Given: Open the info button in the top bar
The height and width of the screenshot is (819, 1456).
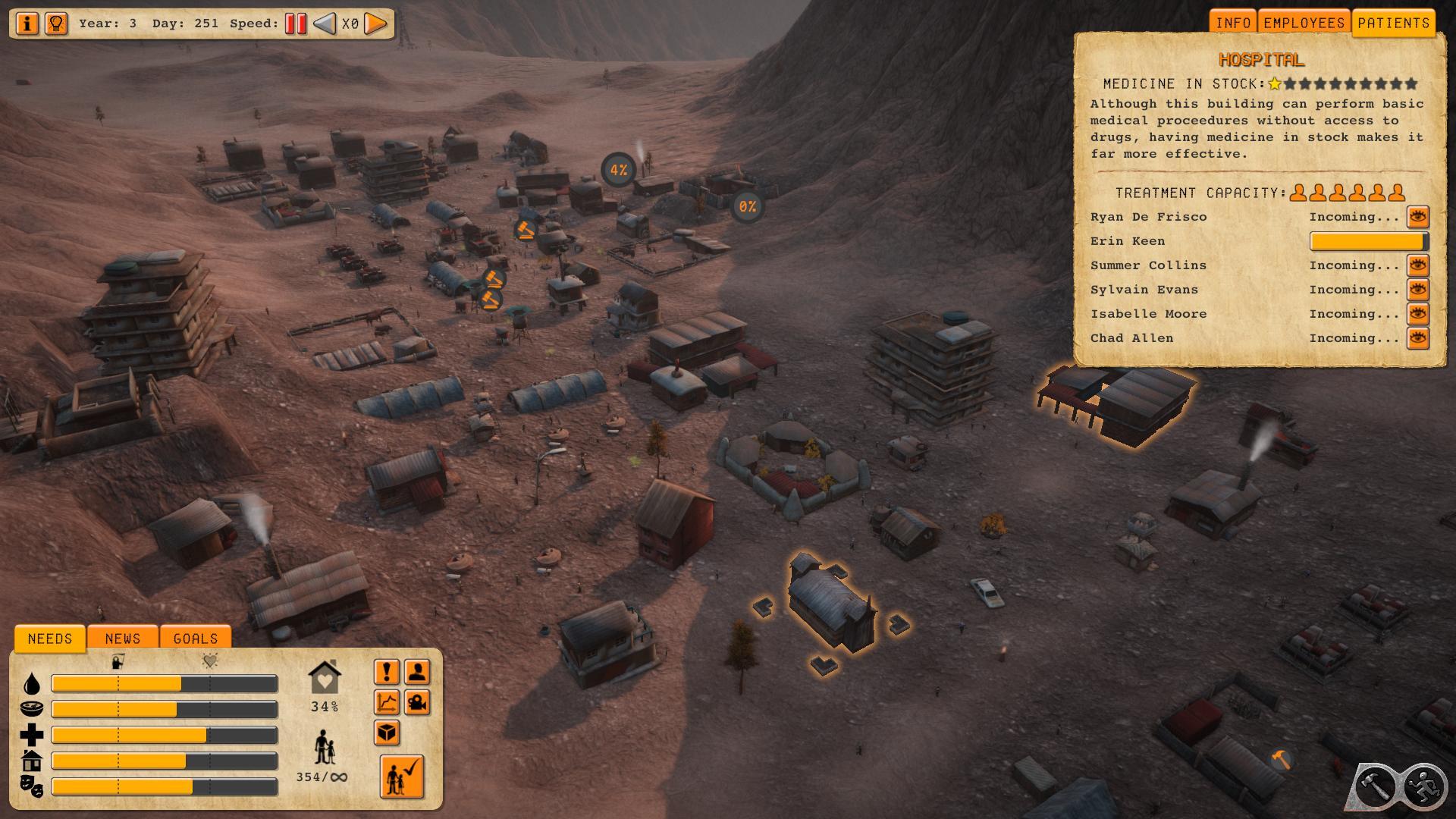Looking at the screenshot, I should click(27, 24).
